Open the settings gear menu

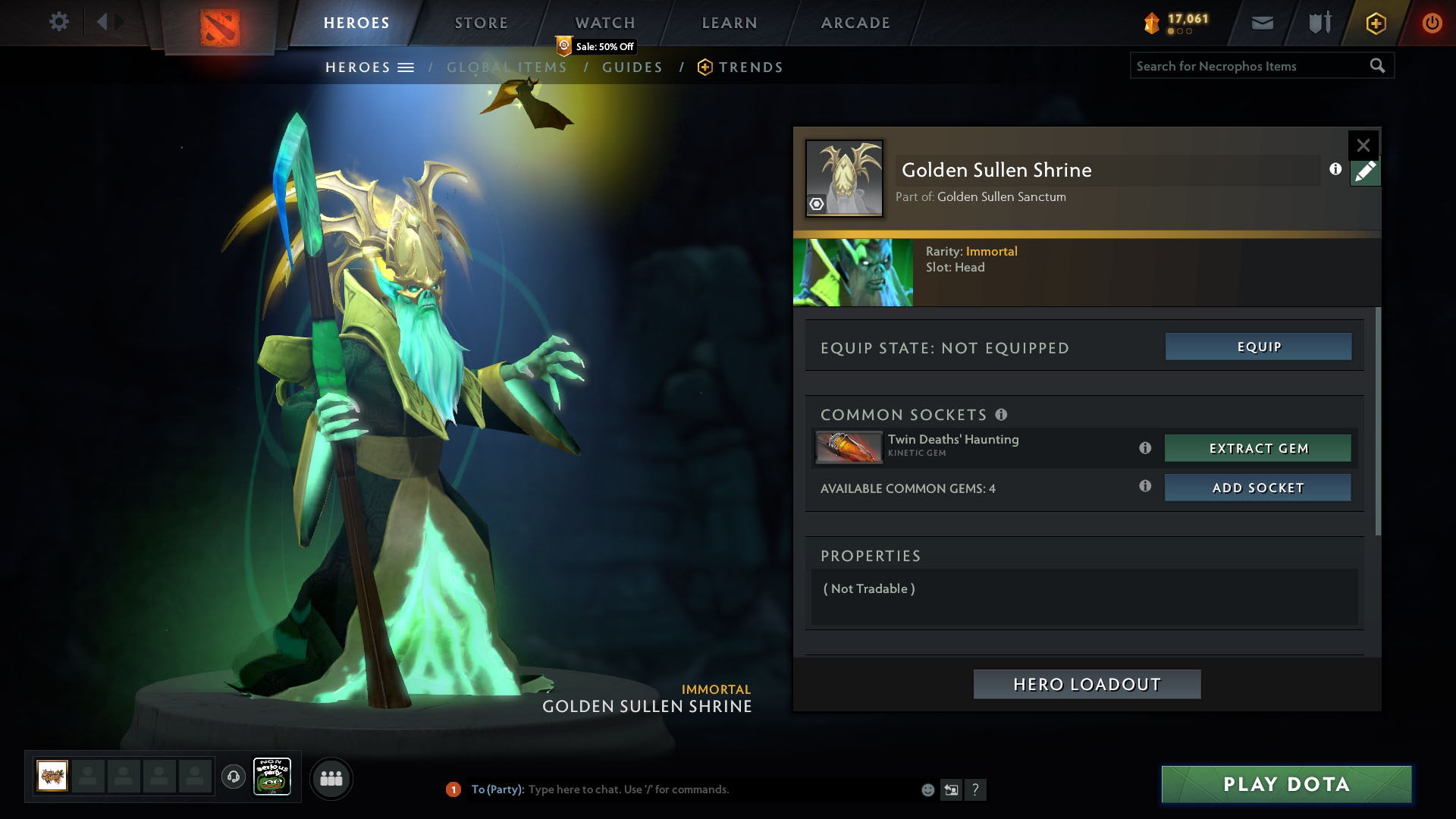(x=58, y=21)
